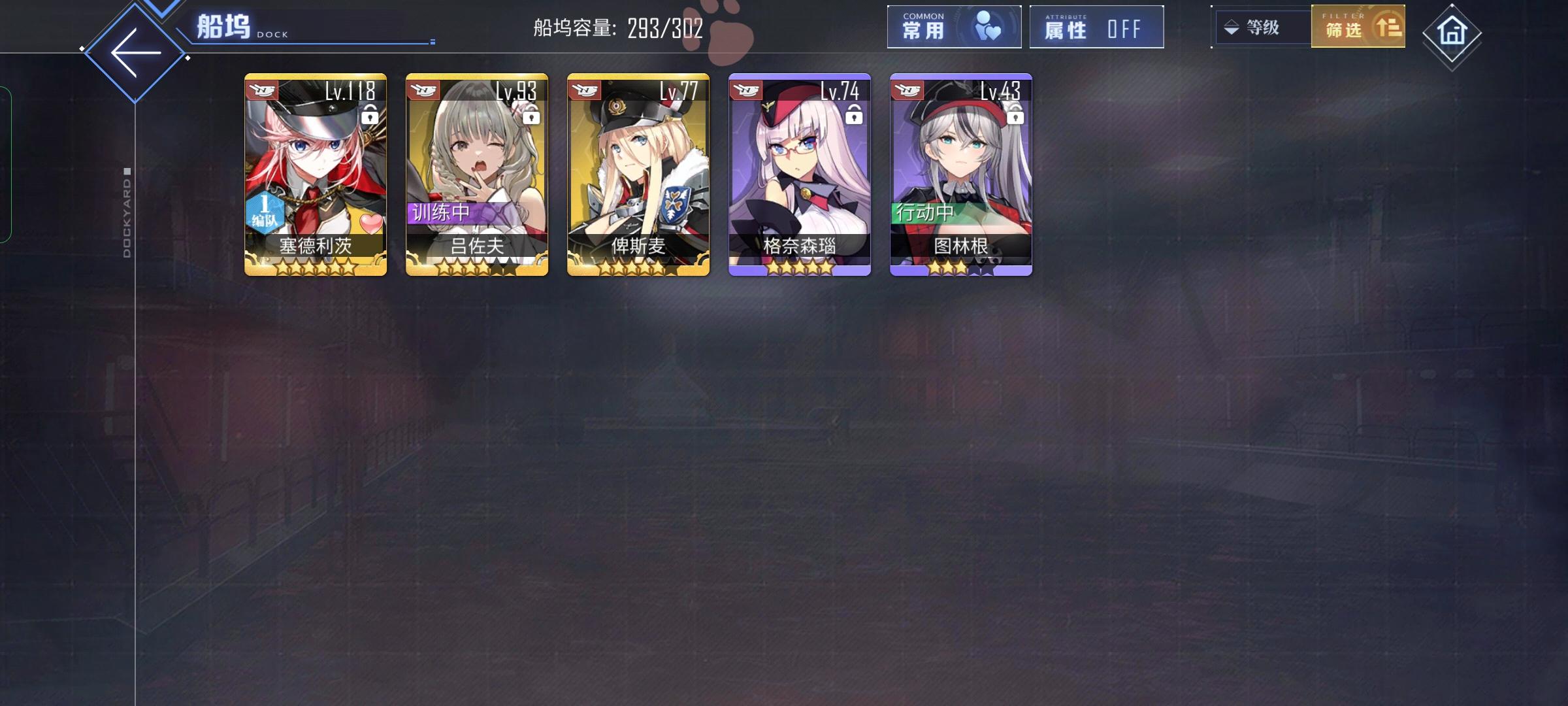Turn on the 属性 attribute display toggle
This screenshot has height=706, width=1568.
(x=1096, y=27)
